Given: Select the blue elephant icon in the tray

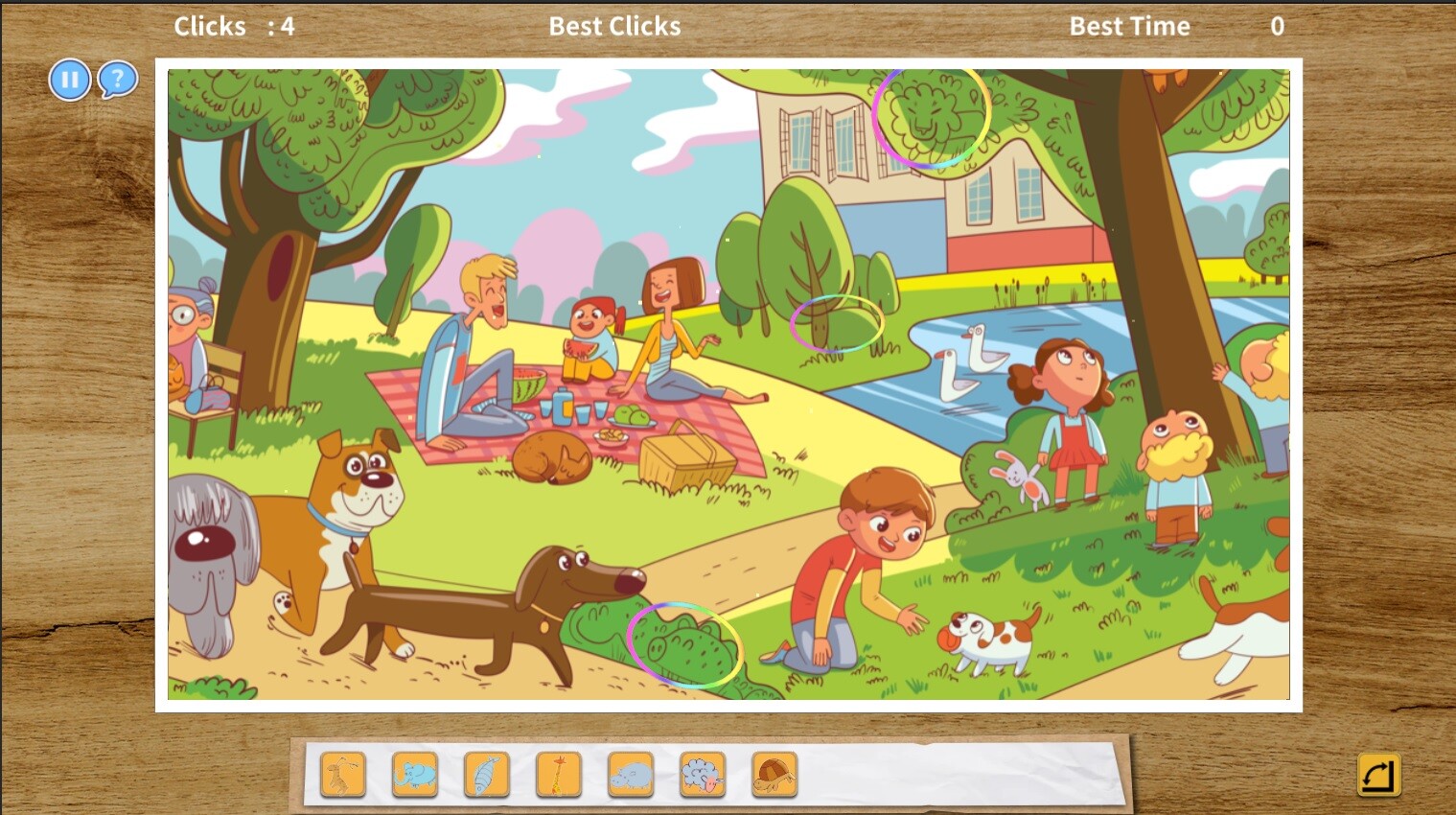Looking at the screenshot, I should (414, 775).
